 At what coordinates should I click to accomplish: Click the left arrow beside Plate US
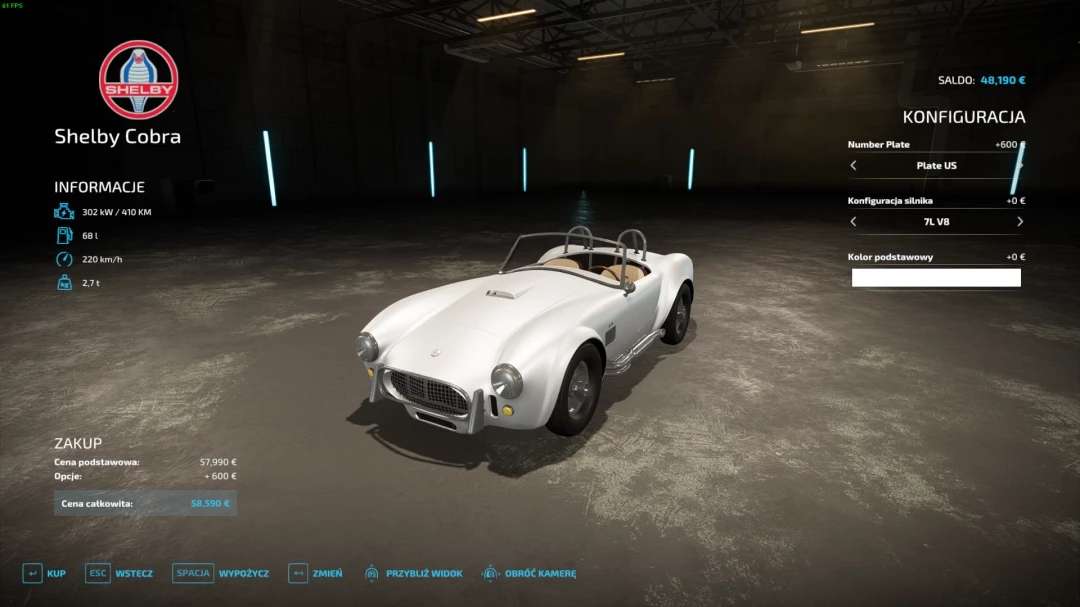pyautogui.click(x=853, y=166)
